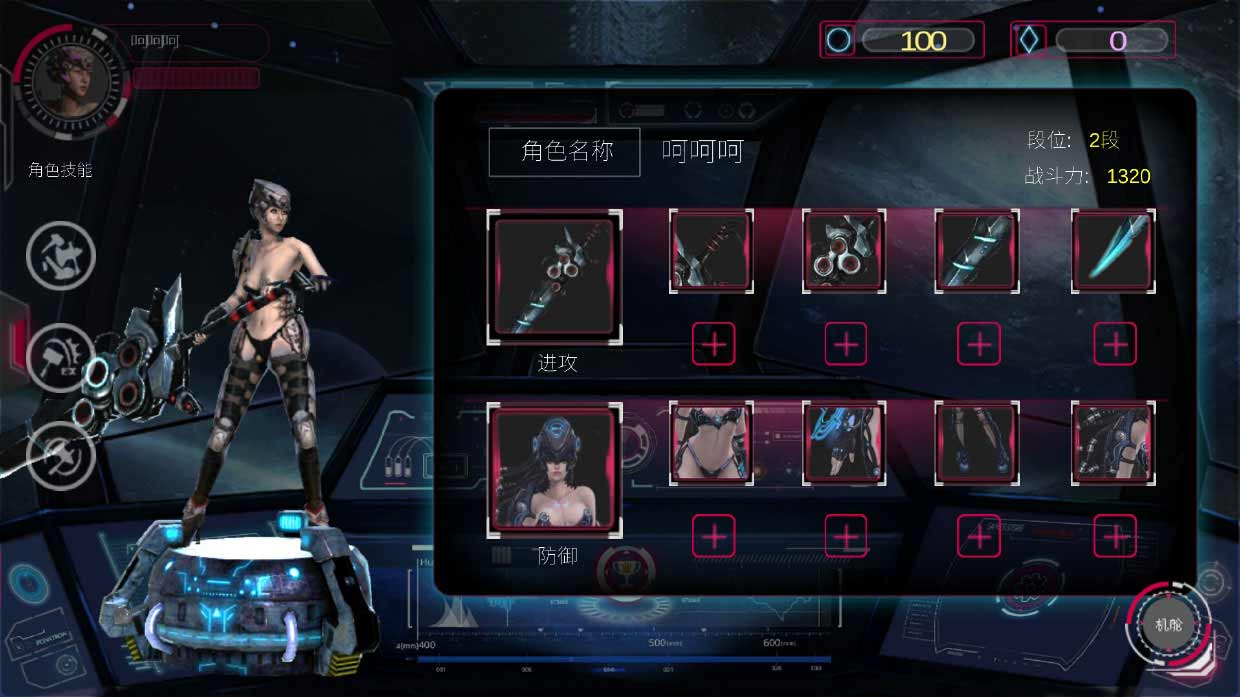Select the three-ringed hammer head slot

point(844,252)
